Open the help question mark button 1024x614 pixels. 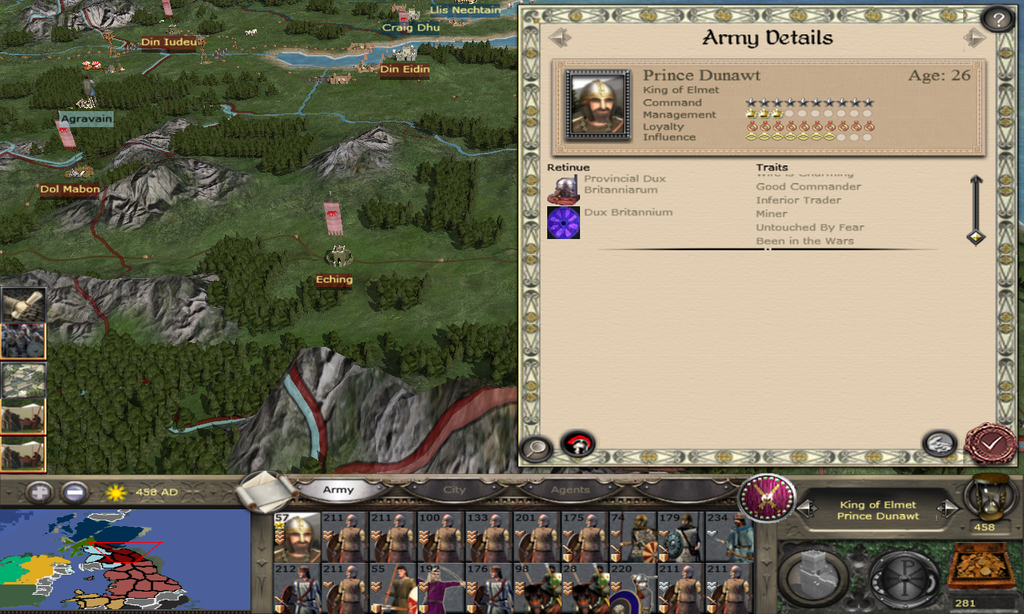(x=996, y=19)
